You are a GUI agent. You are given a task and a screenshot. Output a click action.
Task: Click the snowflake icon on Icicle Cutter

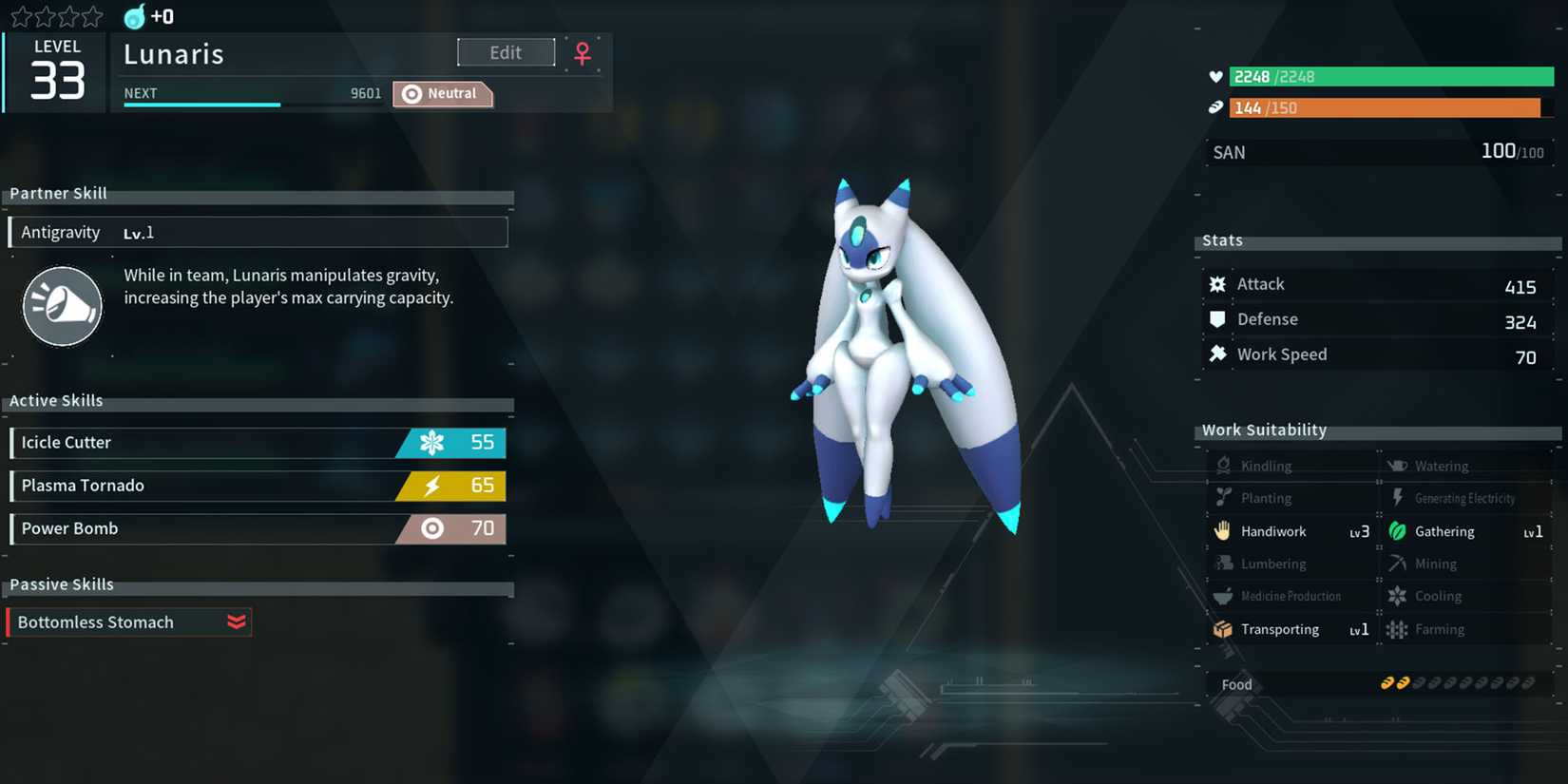click(432, 442)
